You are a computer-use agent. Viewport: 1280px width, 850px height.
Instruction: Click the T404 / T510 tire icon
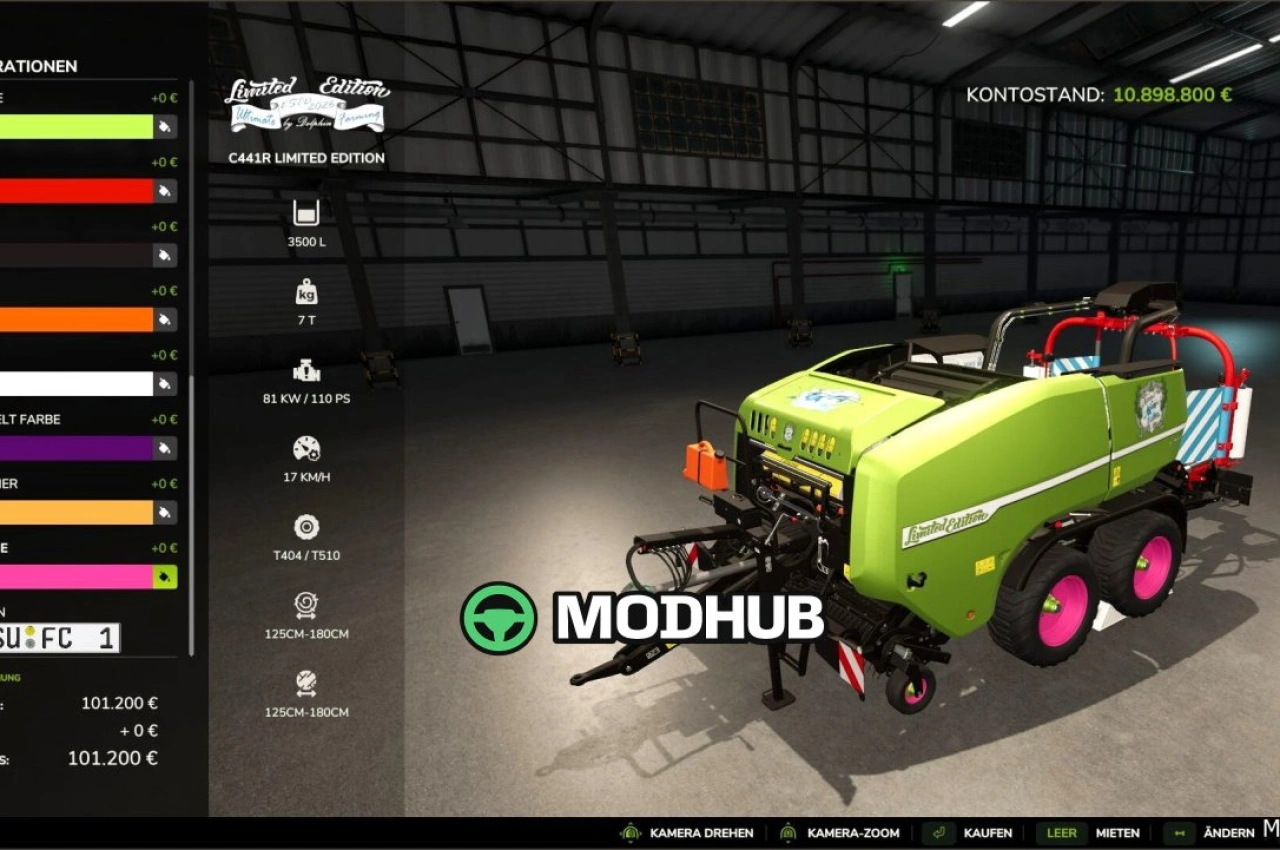[305, 525]
